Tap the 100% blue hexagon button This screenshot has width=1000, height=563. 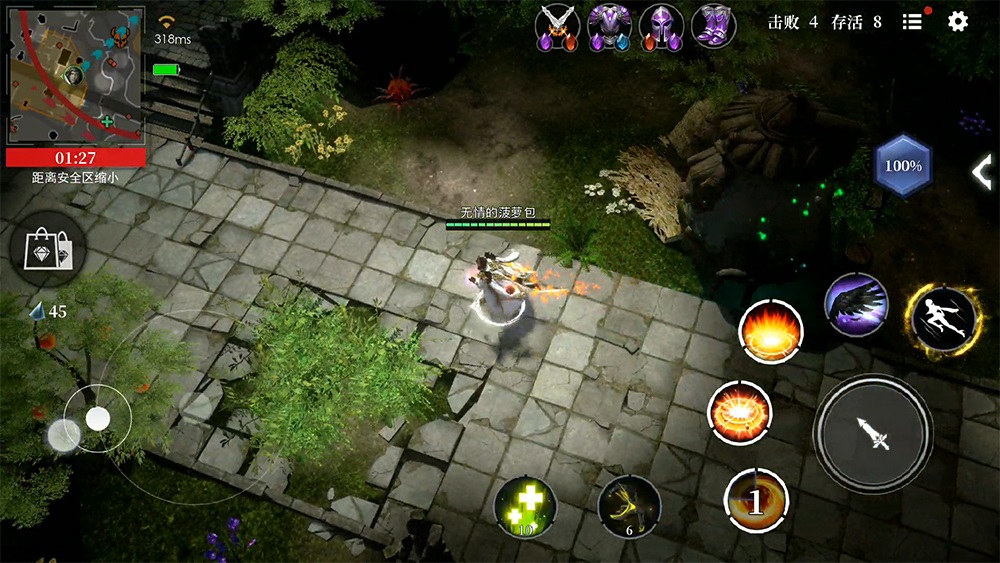(903, 166)
